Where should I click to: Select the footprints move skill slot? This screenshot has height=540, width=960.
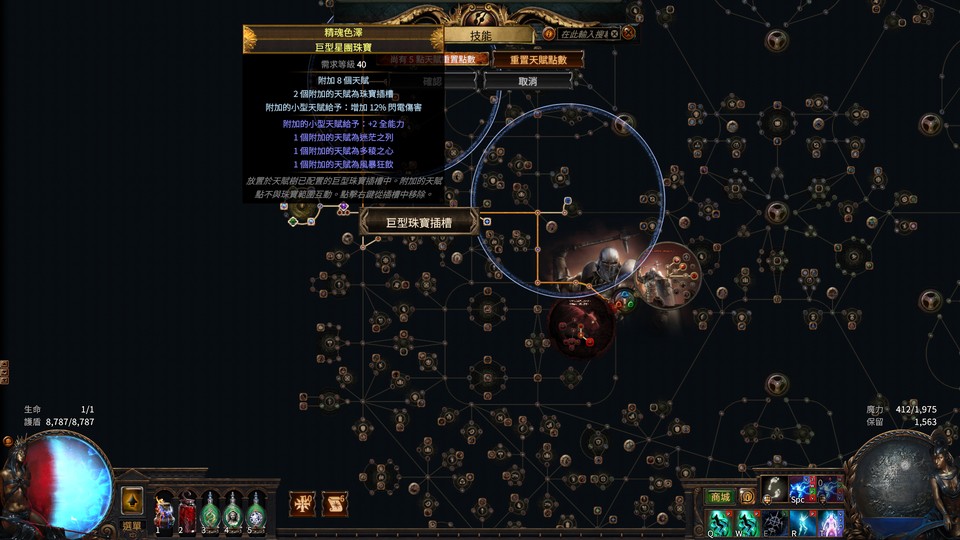coord(773,491)
